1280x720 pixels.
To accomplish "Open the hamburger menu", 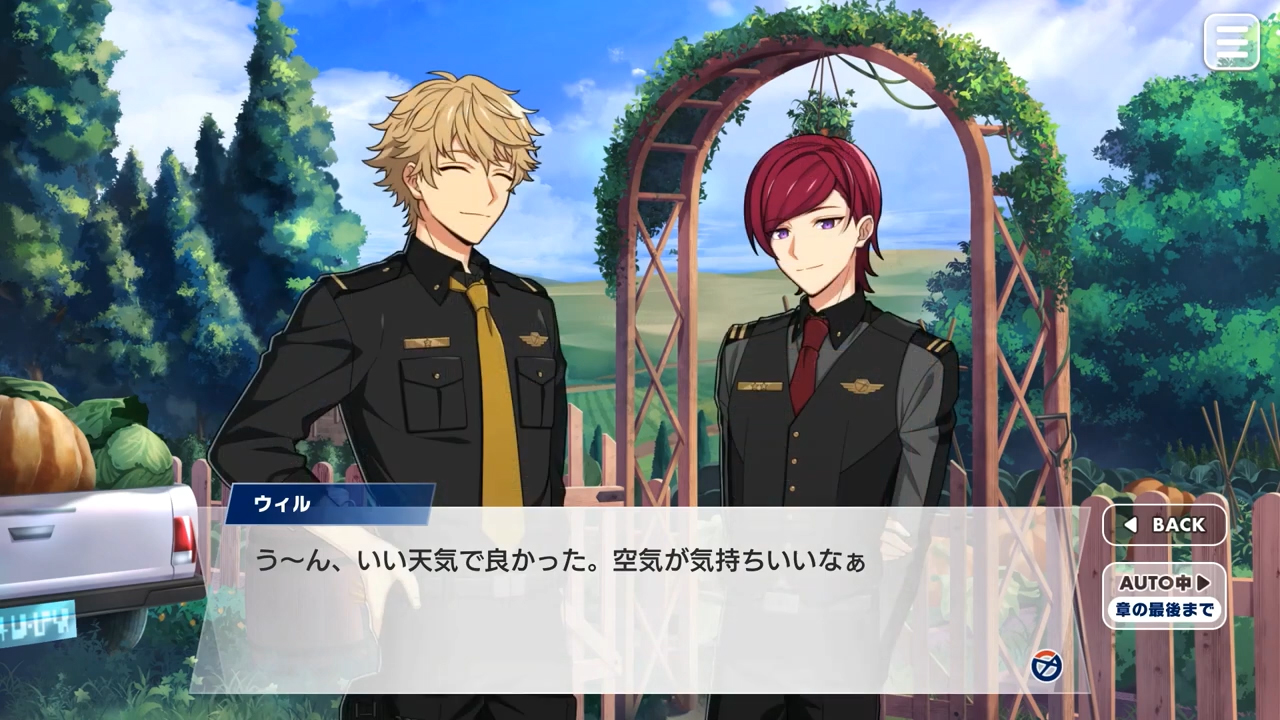I will (x=1231, y=42).
